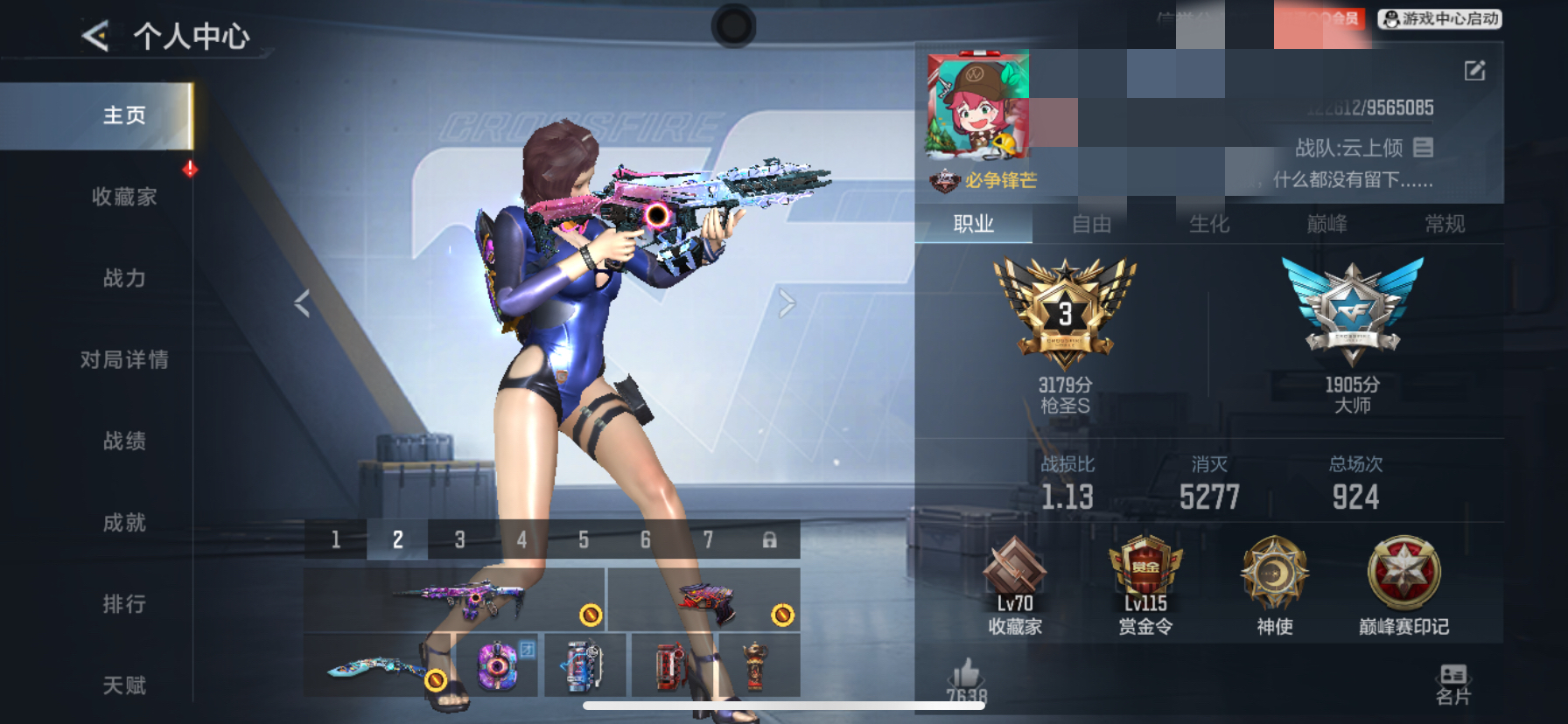The height and width of the screenshot is (724, 1568).
Task: Switch to the 生化 stats tab
Action: 1209,225
